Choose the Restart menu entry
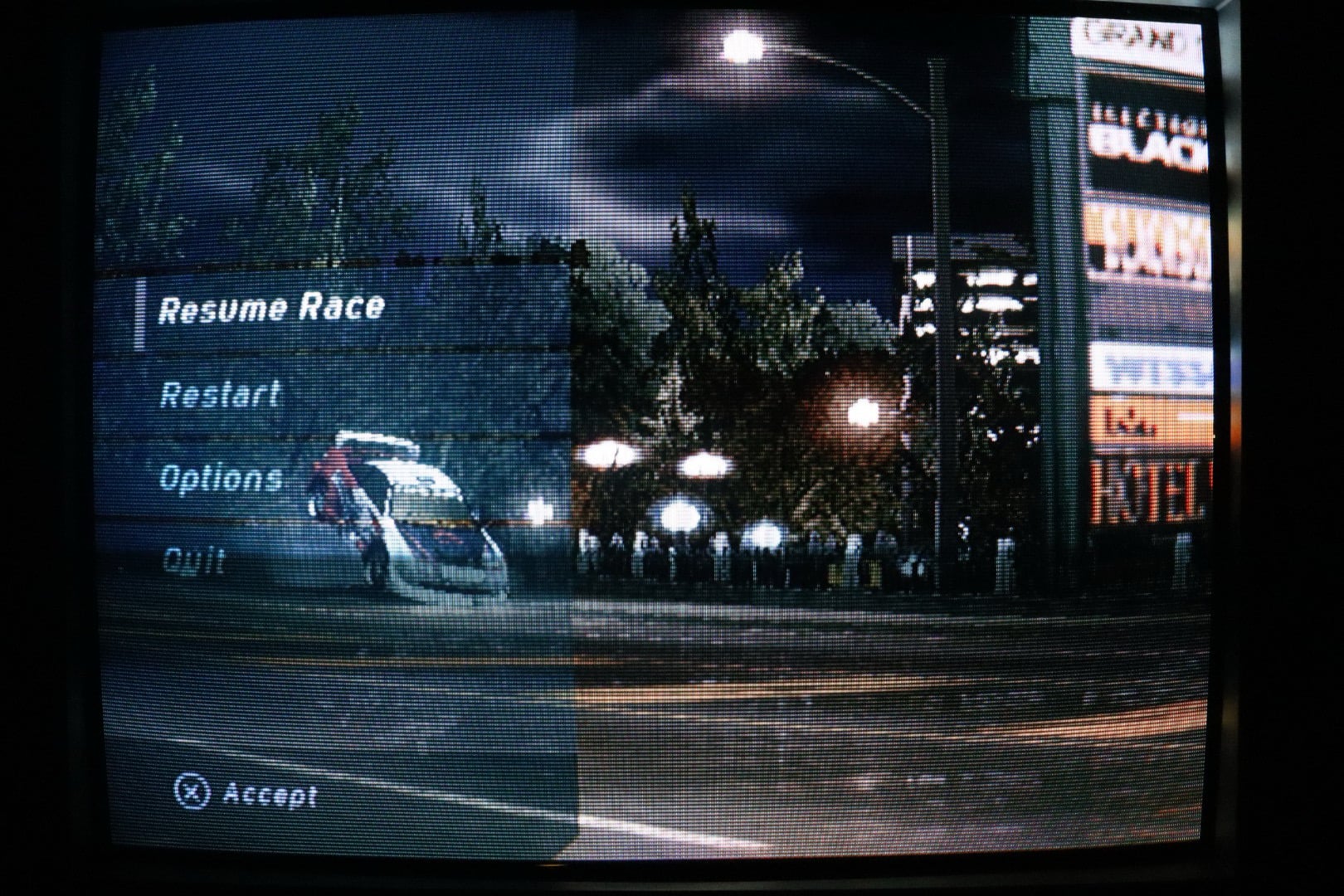Image resolution: width=1344 pixels, height=896 pixels. click(x=220, y=394)
